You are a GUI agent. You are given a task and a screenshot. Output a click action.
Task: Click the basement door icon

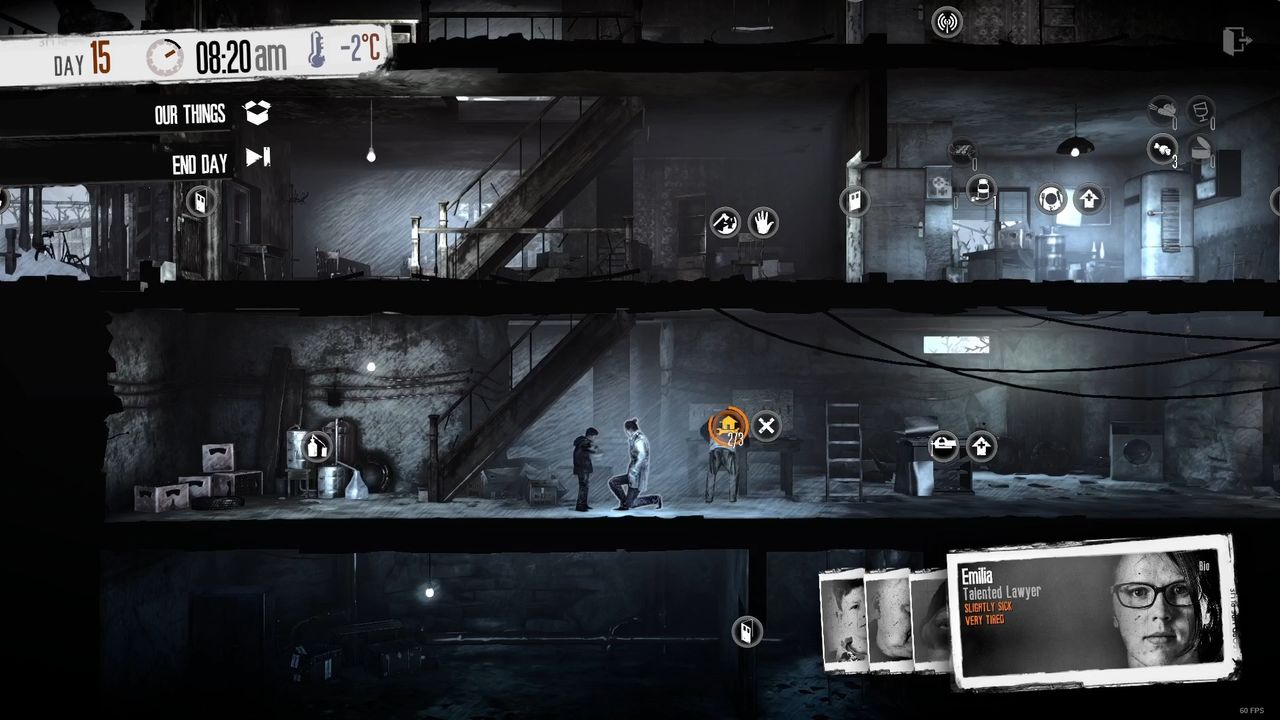point(746,631)
